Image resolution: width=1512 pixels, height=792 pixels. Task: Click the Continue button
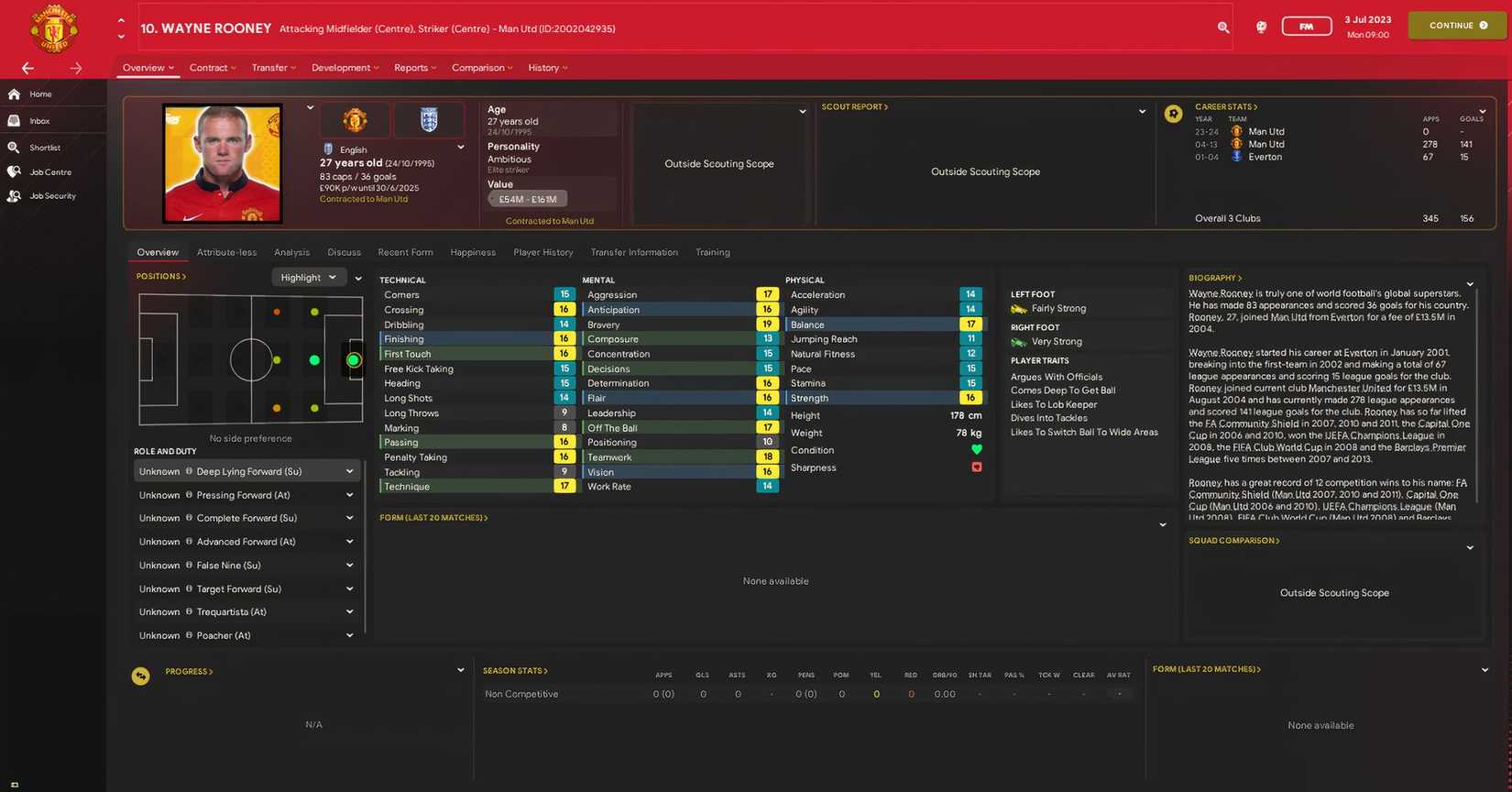coord(1456,26)
